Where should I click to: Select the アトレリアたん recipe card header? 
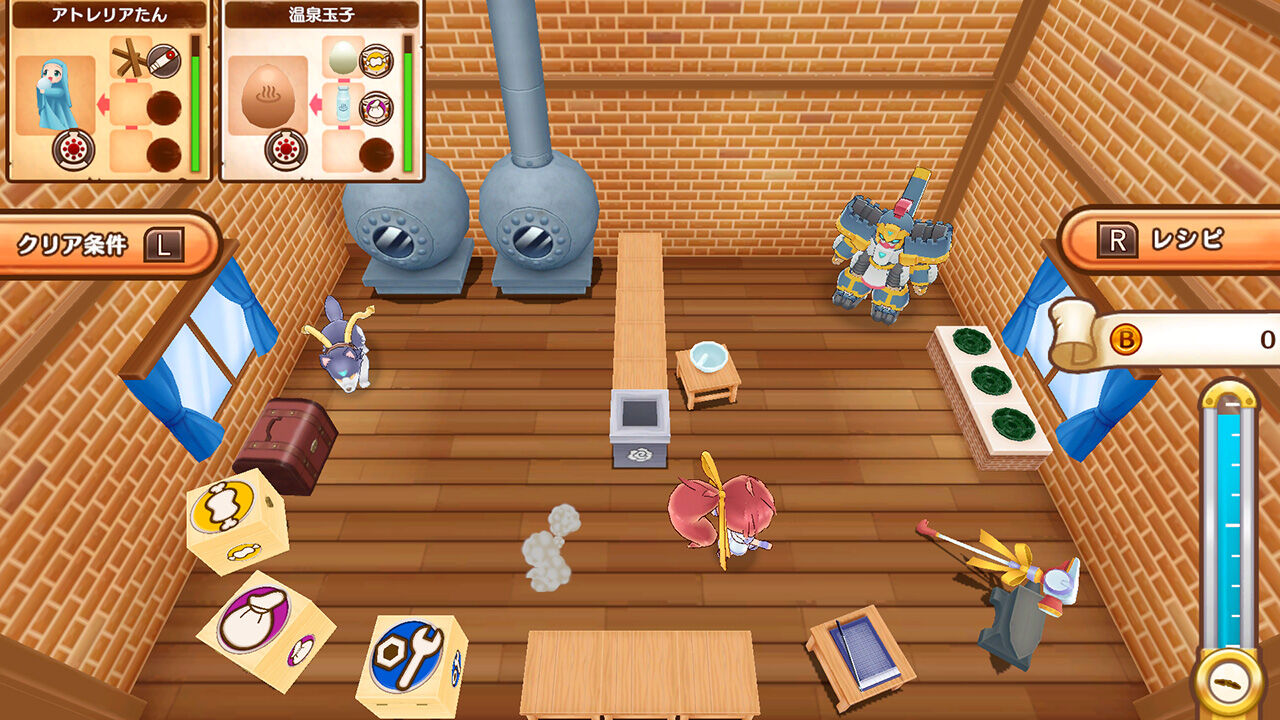[108, 14]
